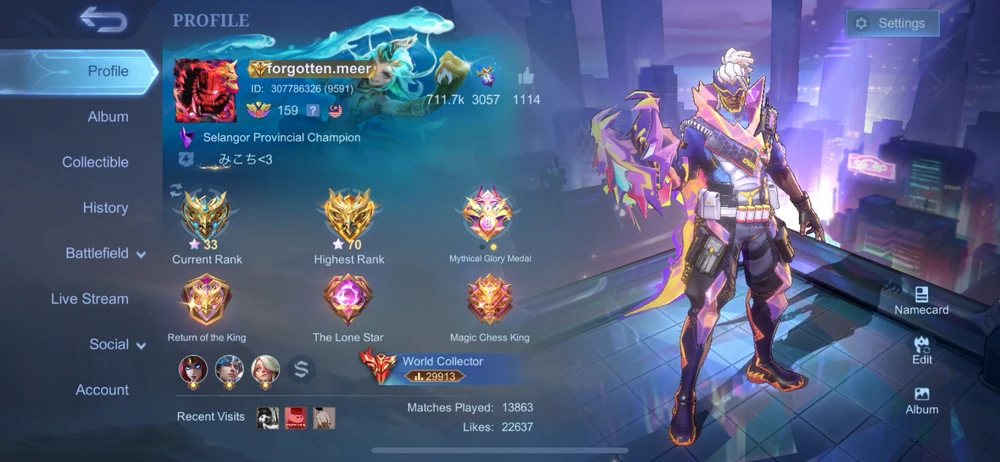Give a like with the thumbs-up icon

[526, 77]
